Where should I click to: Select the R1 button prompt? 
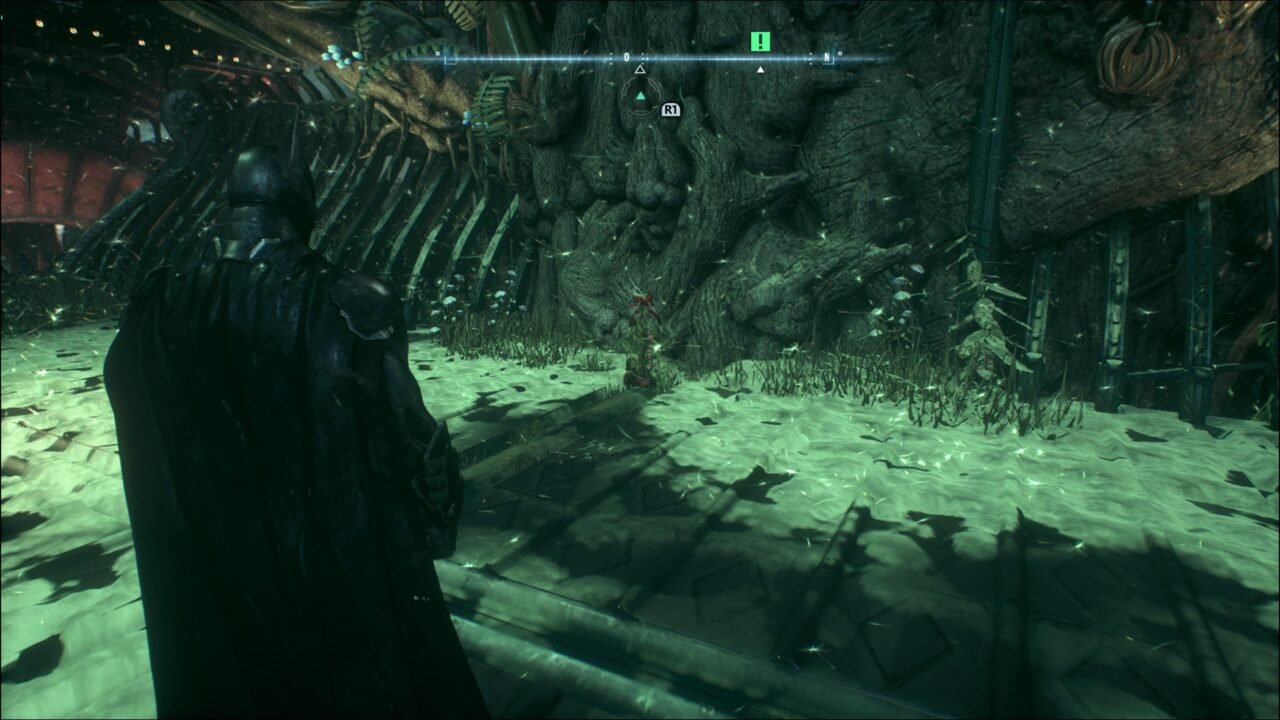tap(670, 110)
